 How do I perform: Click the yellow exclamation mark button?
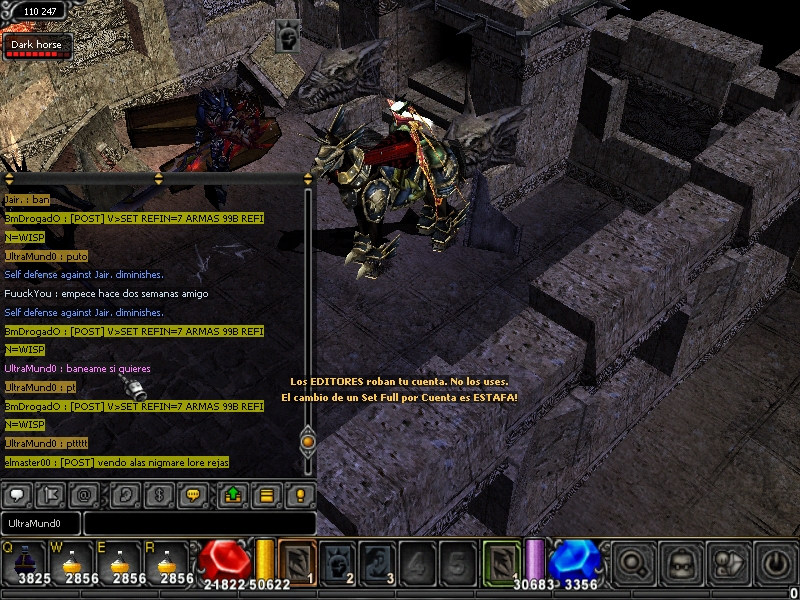[x=299, y=494]
